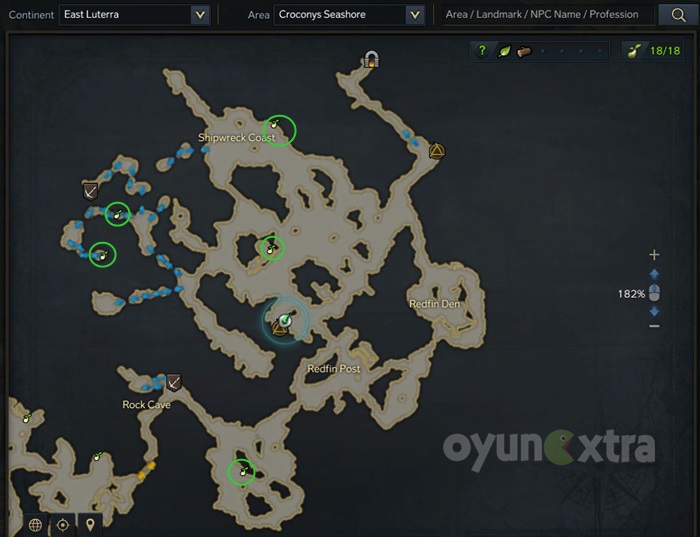The image size is (700, 537).
Task: Select the circled seed near Shipwreck Coast
Action: pyautogui.click(x=279, y=130)
